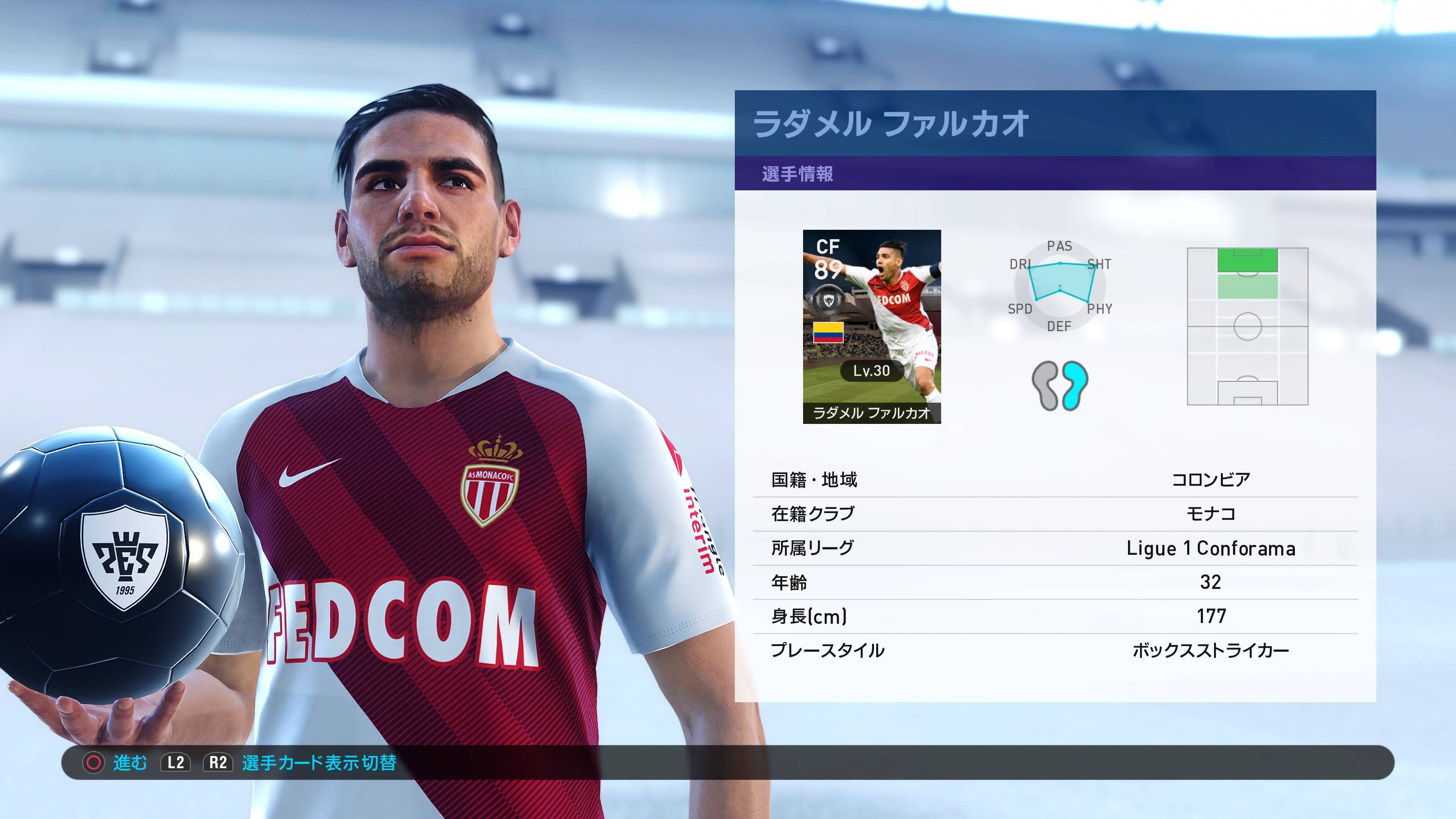Click the stats radar chart
Screen dimensions: 1456x819
[1060, 286]
